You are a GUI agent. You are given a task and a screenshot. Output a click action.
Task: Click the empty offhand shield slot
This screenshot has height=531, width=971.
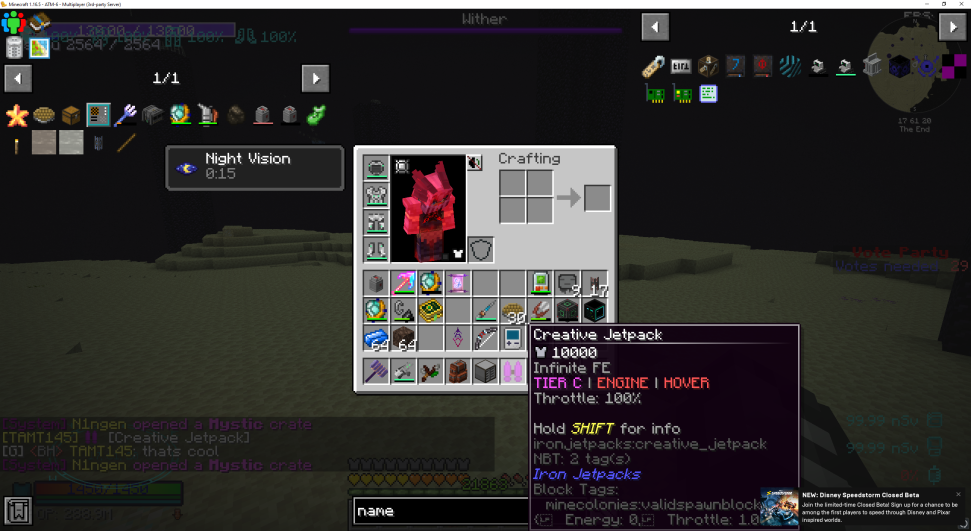[x=480, y=249]
